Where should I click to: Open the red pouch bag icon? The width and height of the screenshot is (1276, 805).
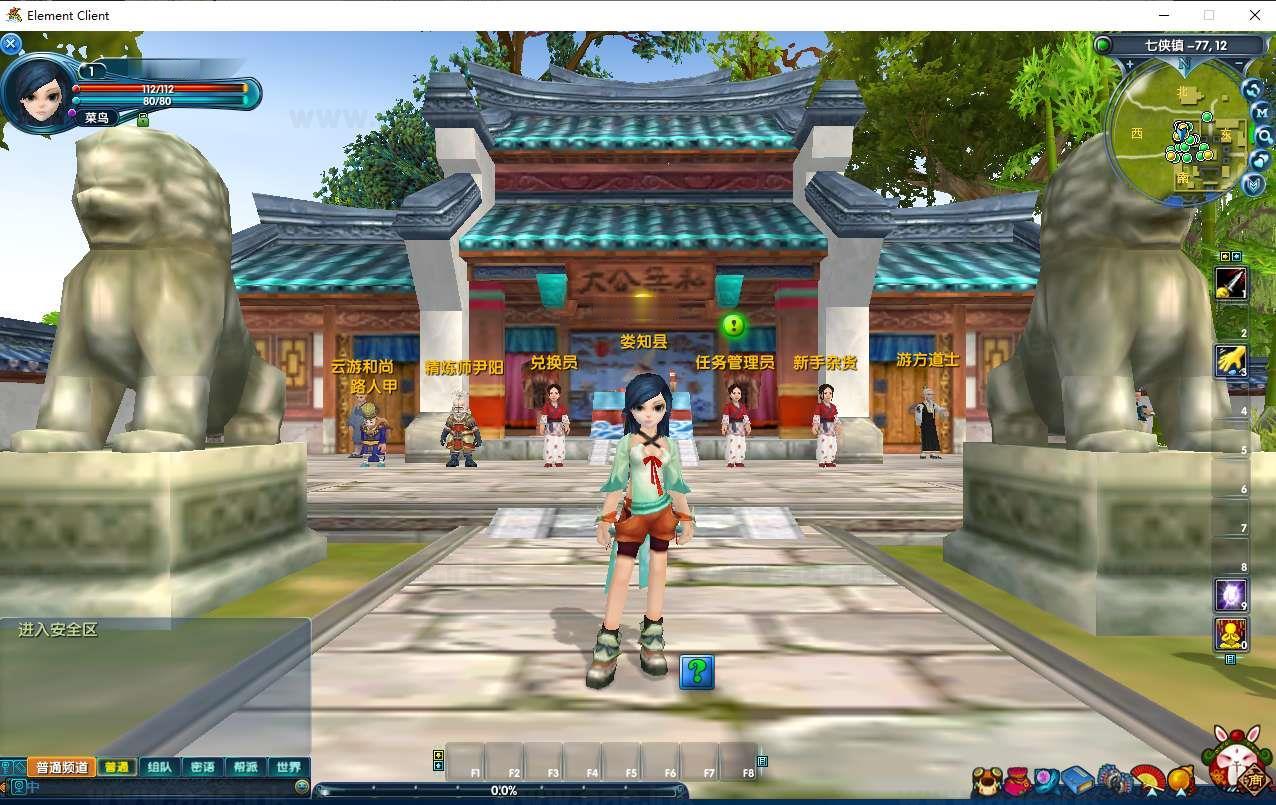1017,780
